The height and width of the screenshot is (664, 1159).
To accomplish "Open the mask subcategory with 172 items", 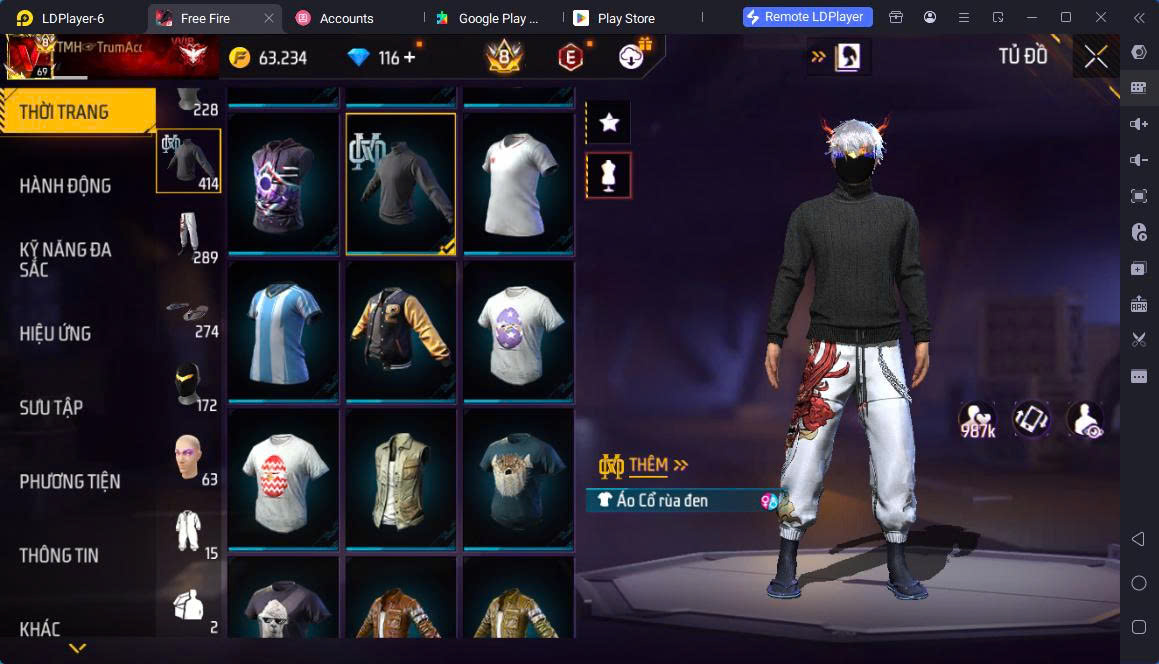I will (189, 386).
